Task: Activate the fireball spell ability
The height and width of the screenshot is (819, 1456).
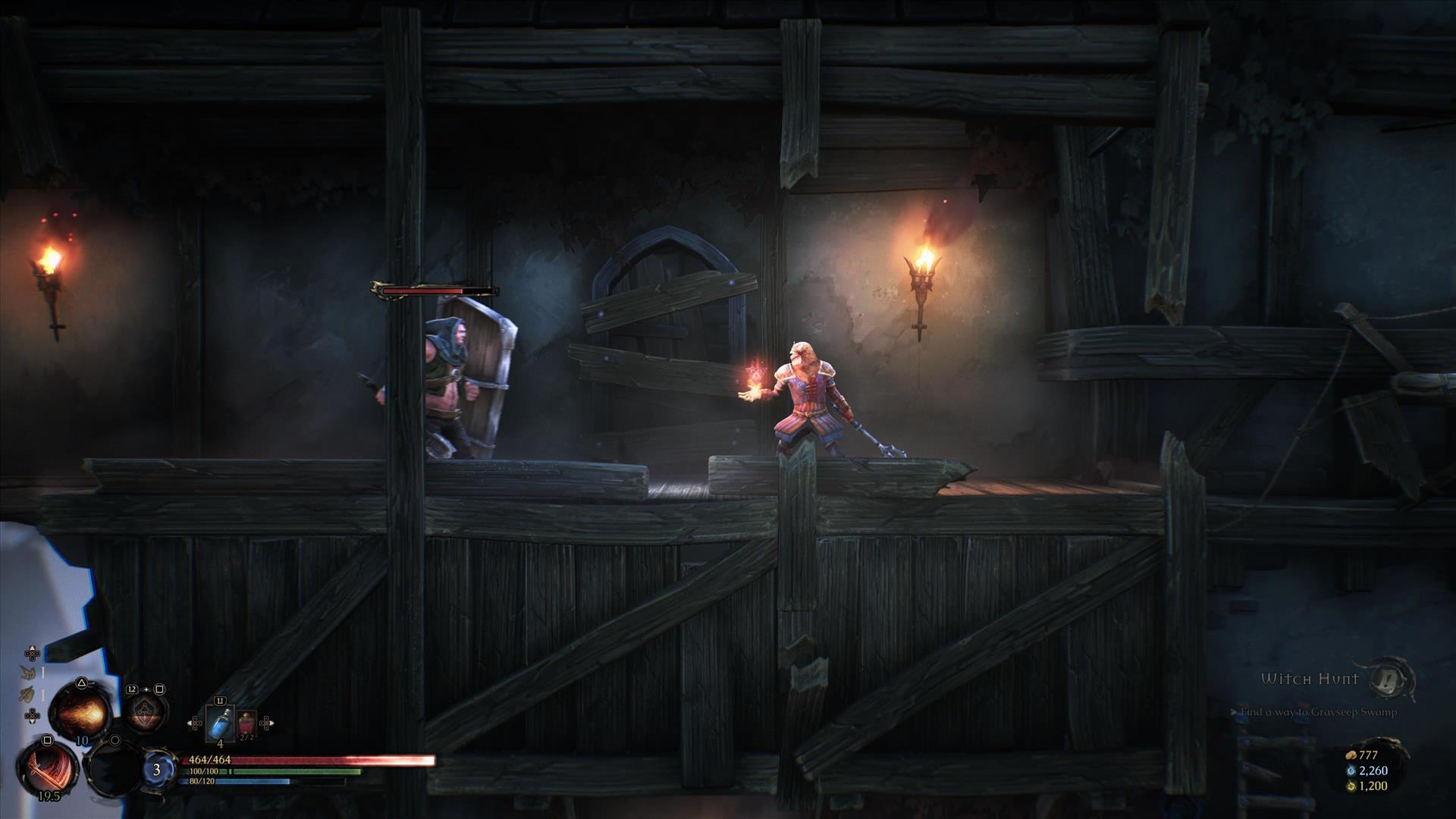Action: (x=81, y=711)
